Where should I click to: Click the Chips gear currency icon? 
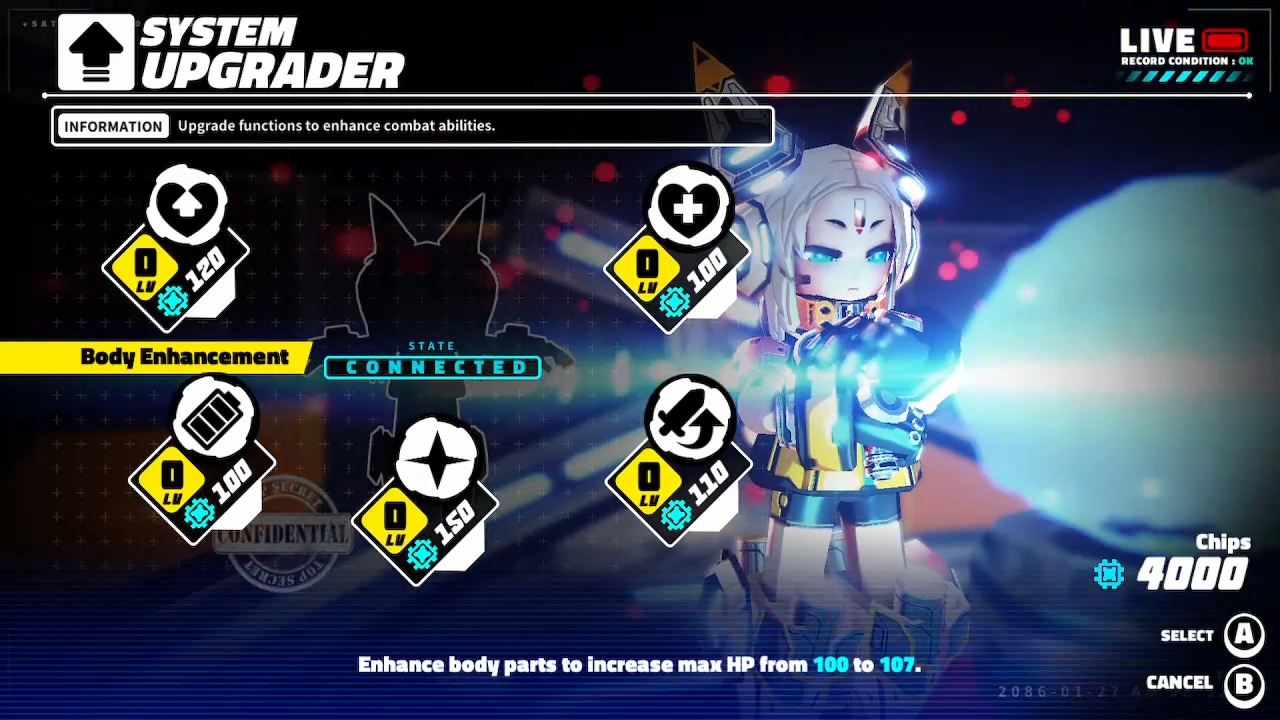1108,573
